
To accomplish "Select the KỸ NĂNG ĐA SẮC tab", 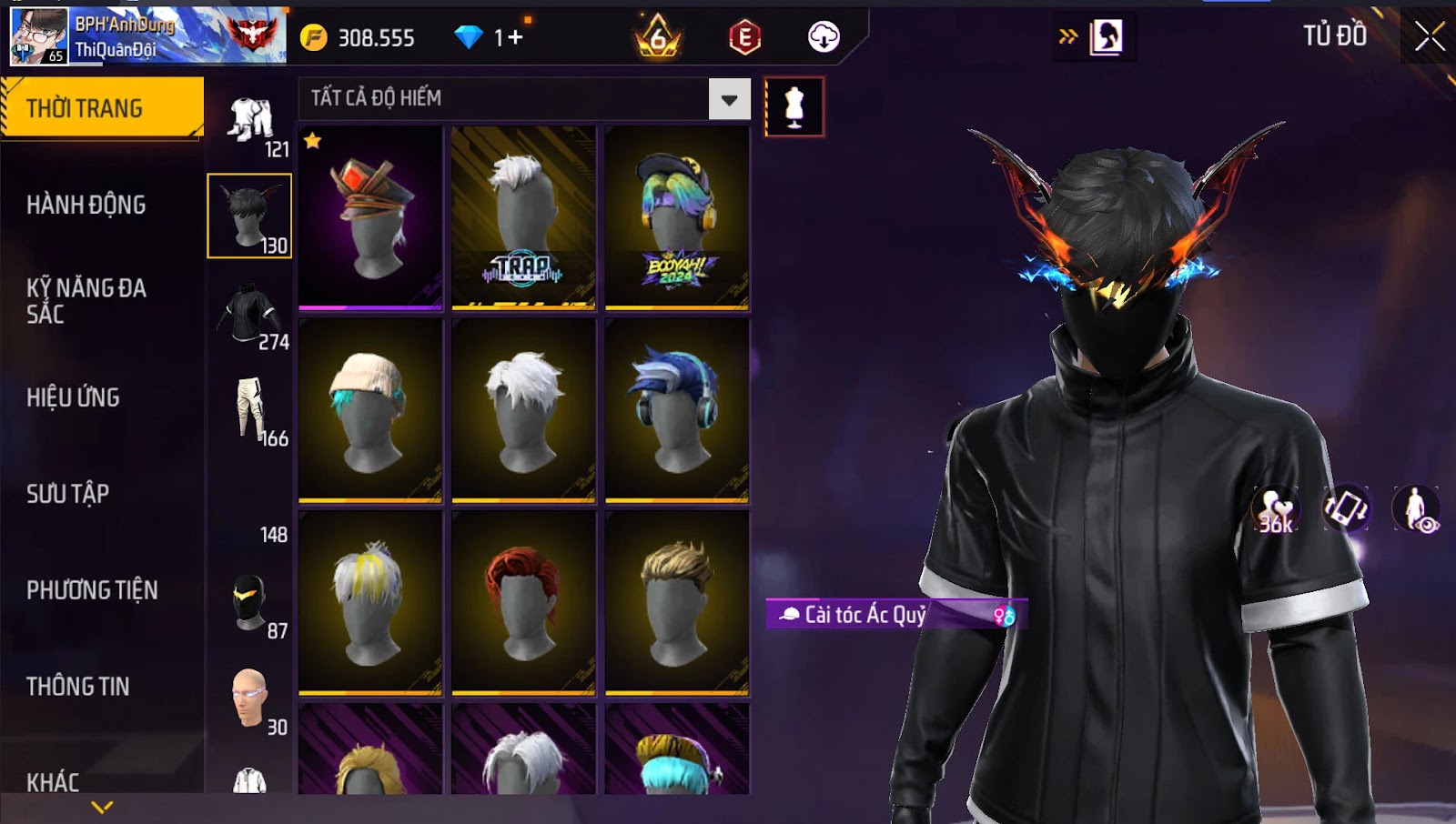I will pyautogui.click(x=86, y=301).
